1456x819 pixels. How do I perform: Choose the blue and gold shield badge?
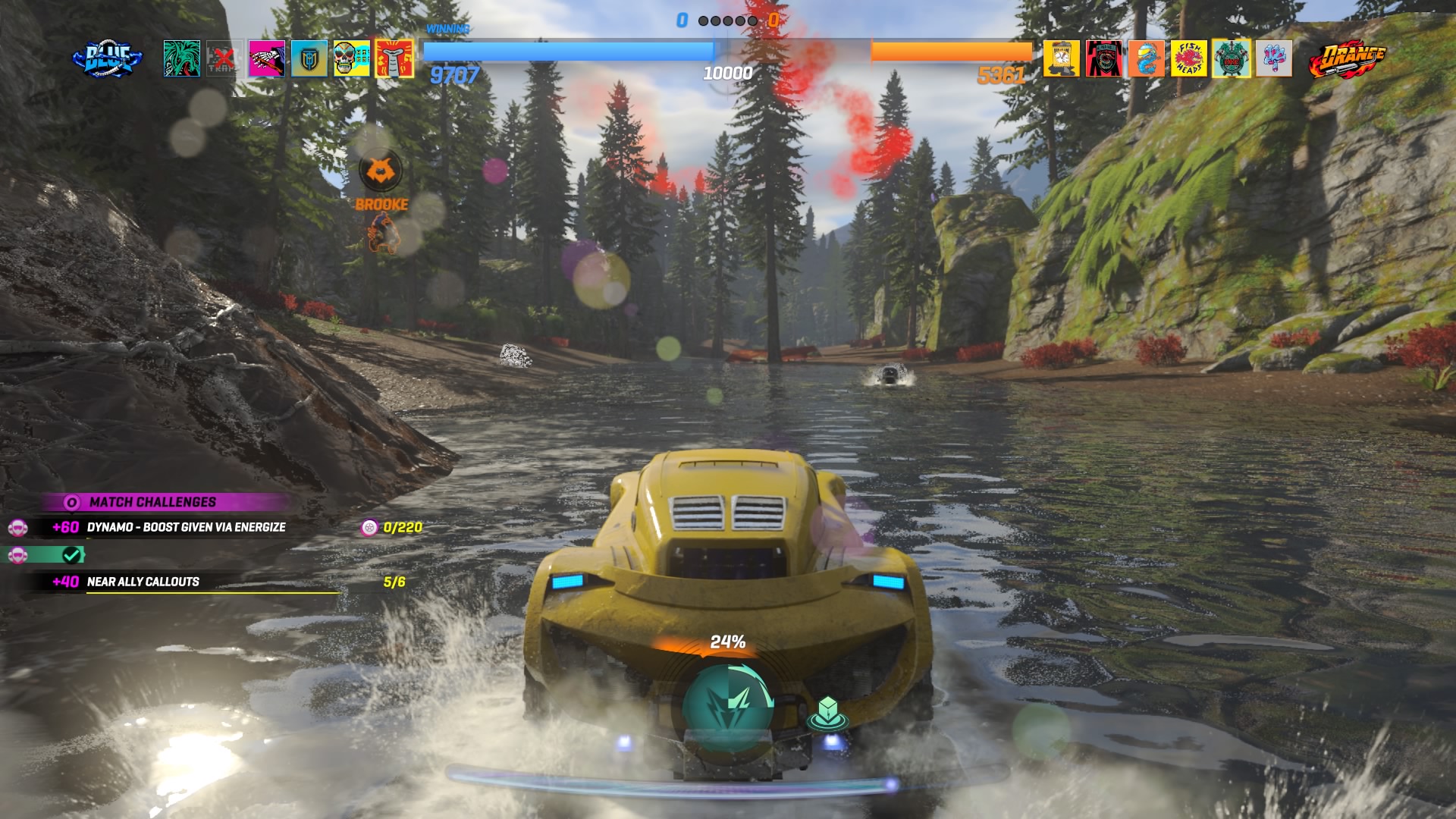click(309, 58)
